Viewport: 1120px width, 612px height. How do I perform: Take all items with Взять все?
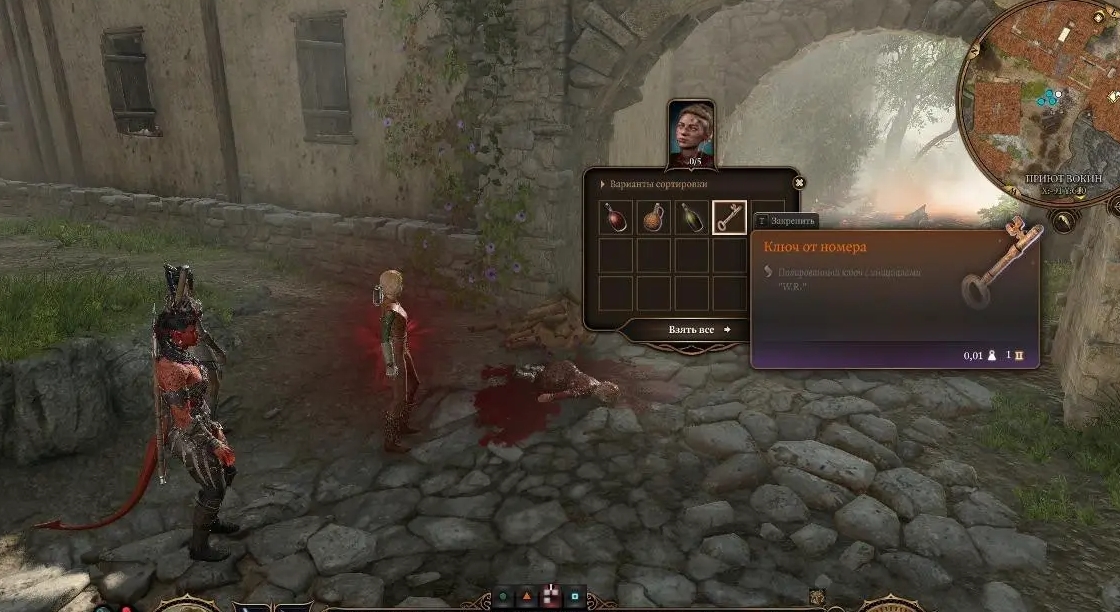tap(699, 329)
